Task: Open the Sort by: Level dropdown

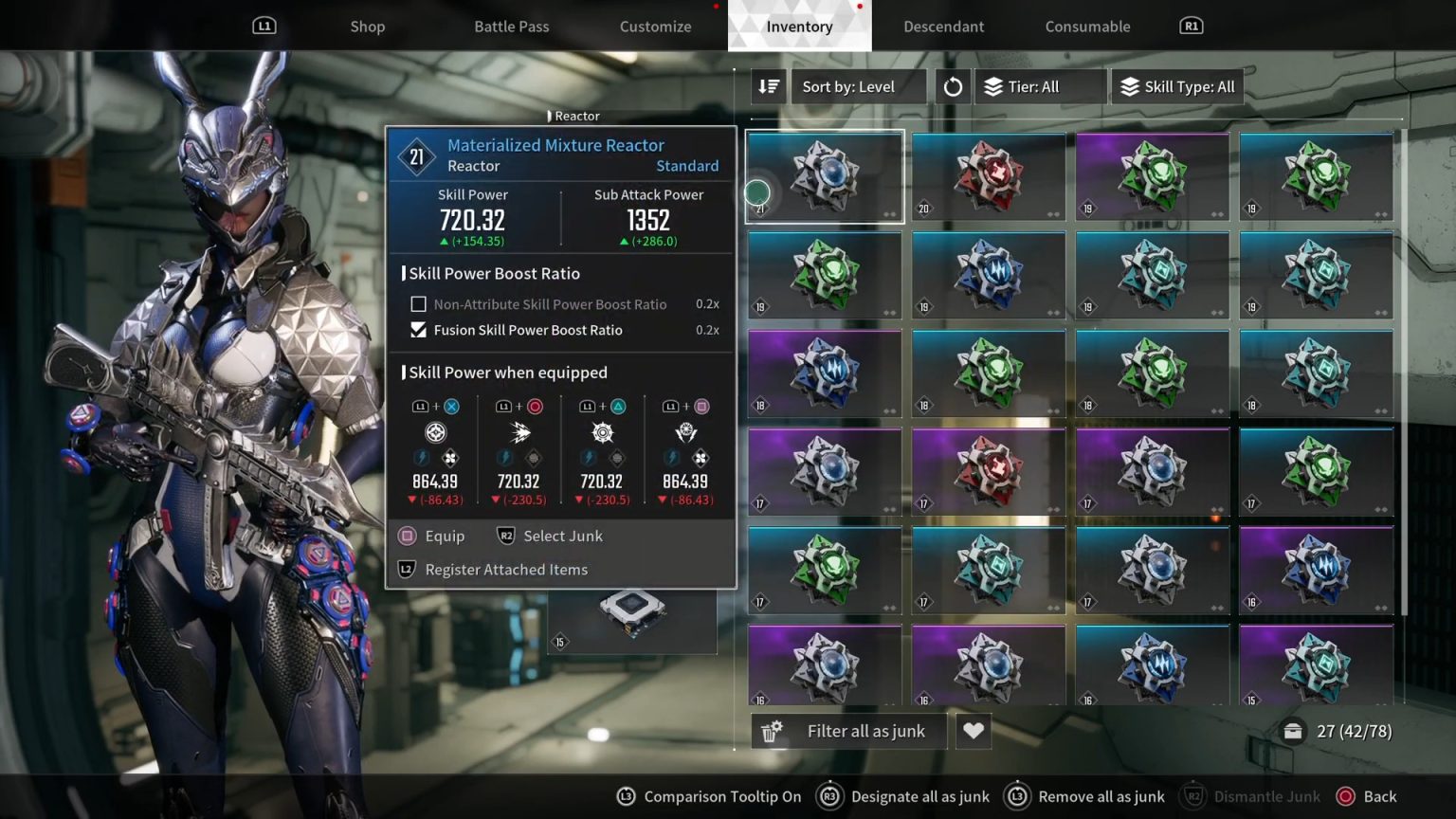Action: (x=858, y=86)
